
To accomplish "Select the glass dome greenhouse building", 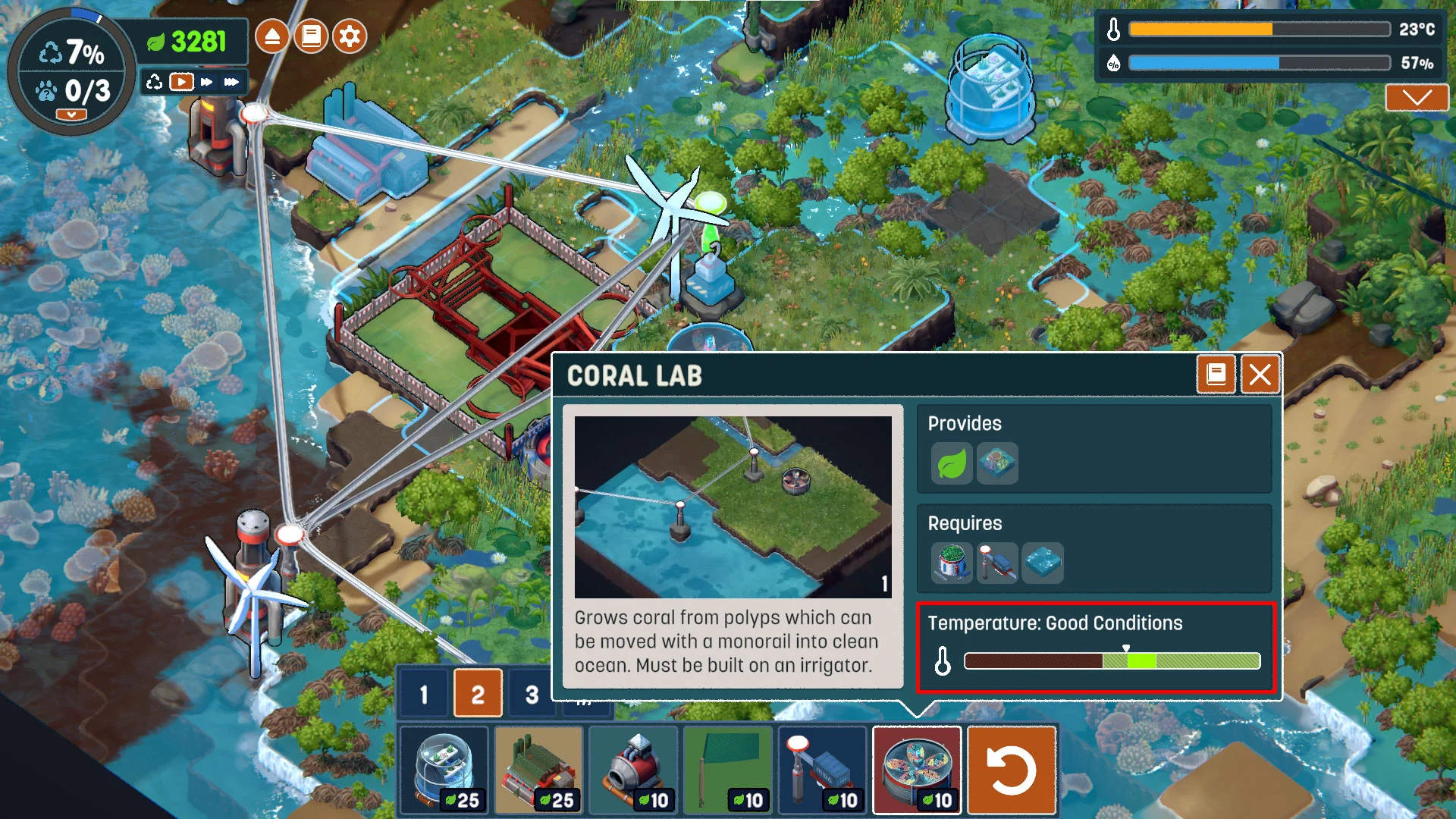I will [445, 770].
